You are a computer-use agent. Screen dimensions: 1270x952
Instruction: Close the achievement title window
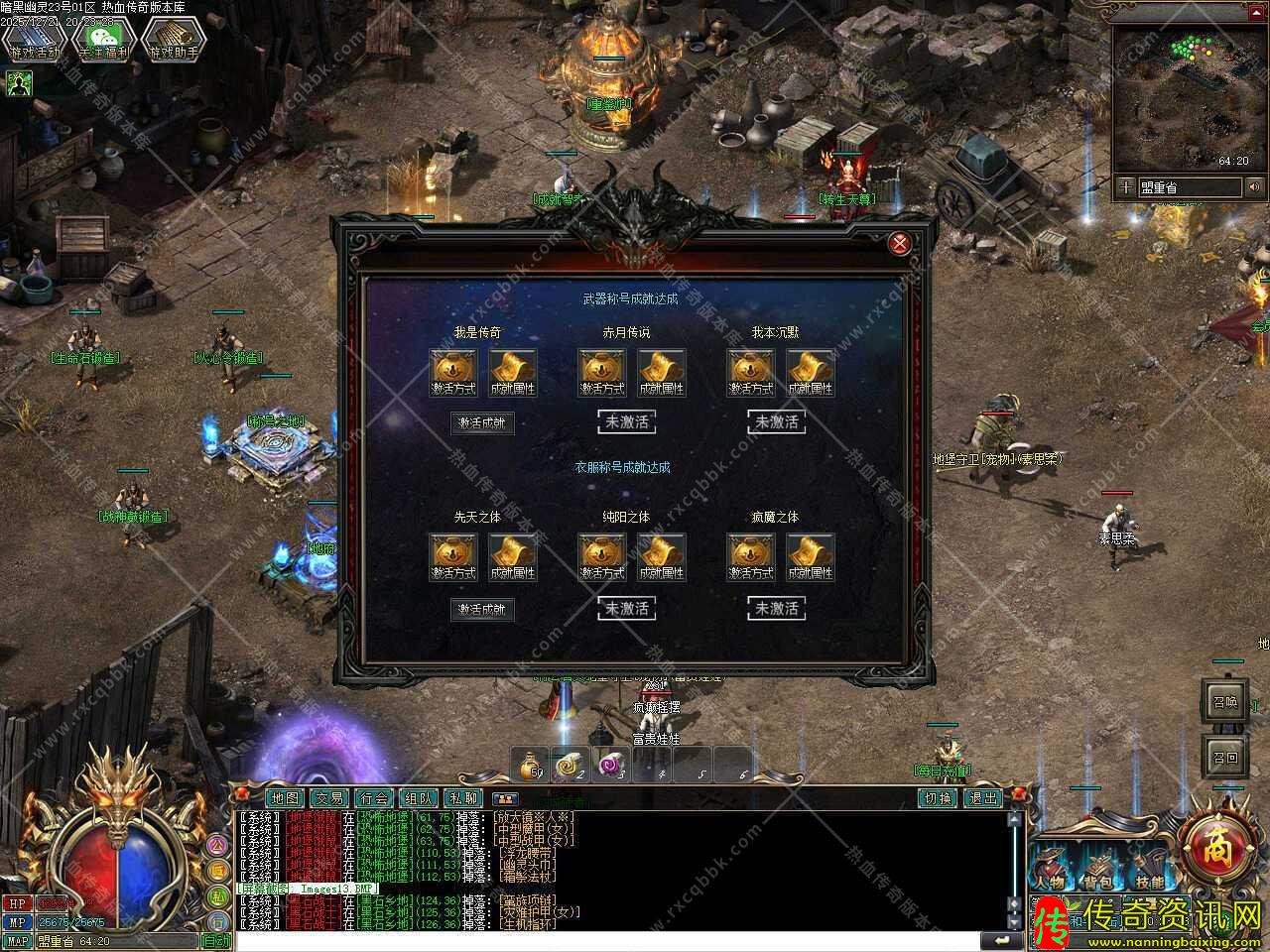pyautogui.click(x=900, y=244)
